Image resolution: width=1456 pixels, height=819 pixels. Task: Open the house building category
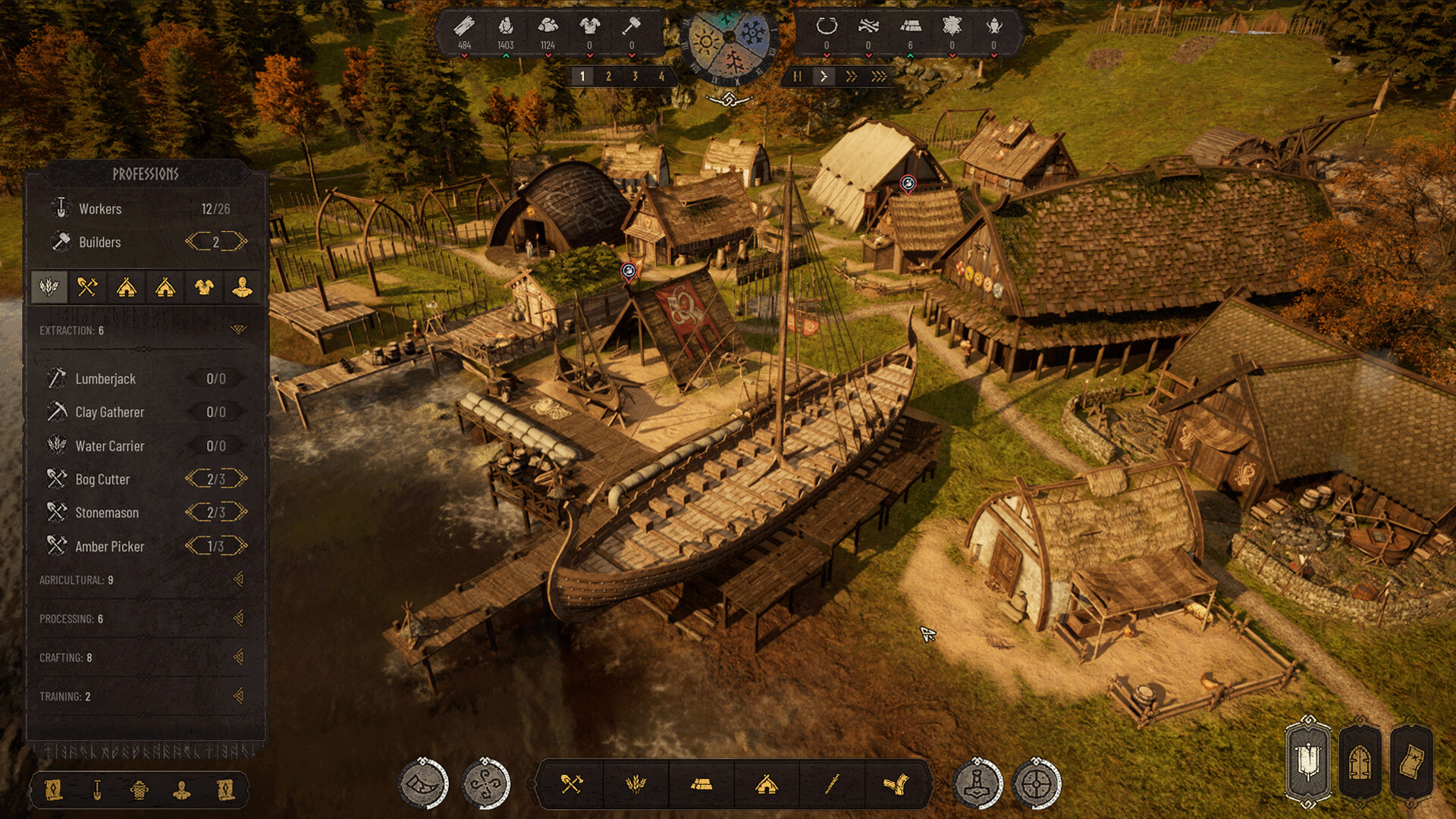[767, 784]
